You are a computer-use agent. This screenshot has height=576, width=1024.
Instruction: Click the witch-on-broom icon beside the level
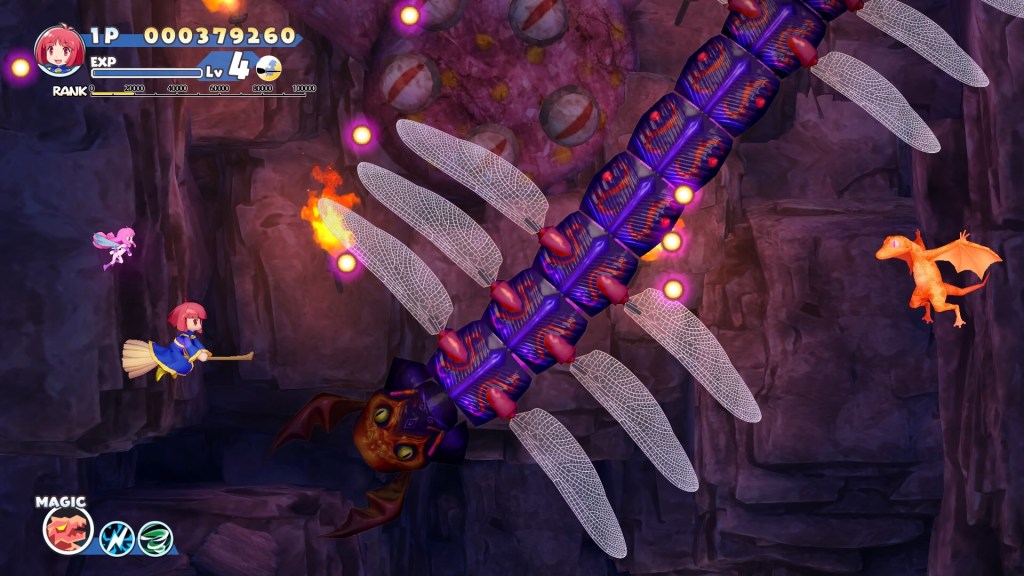[x=269, y=68]
